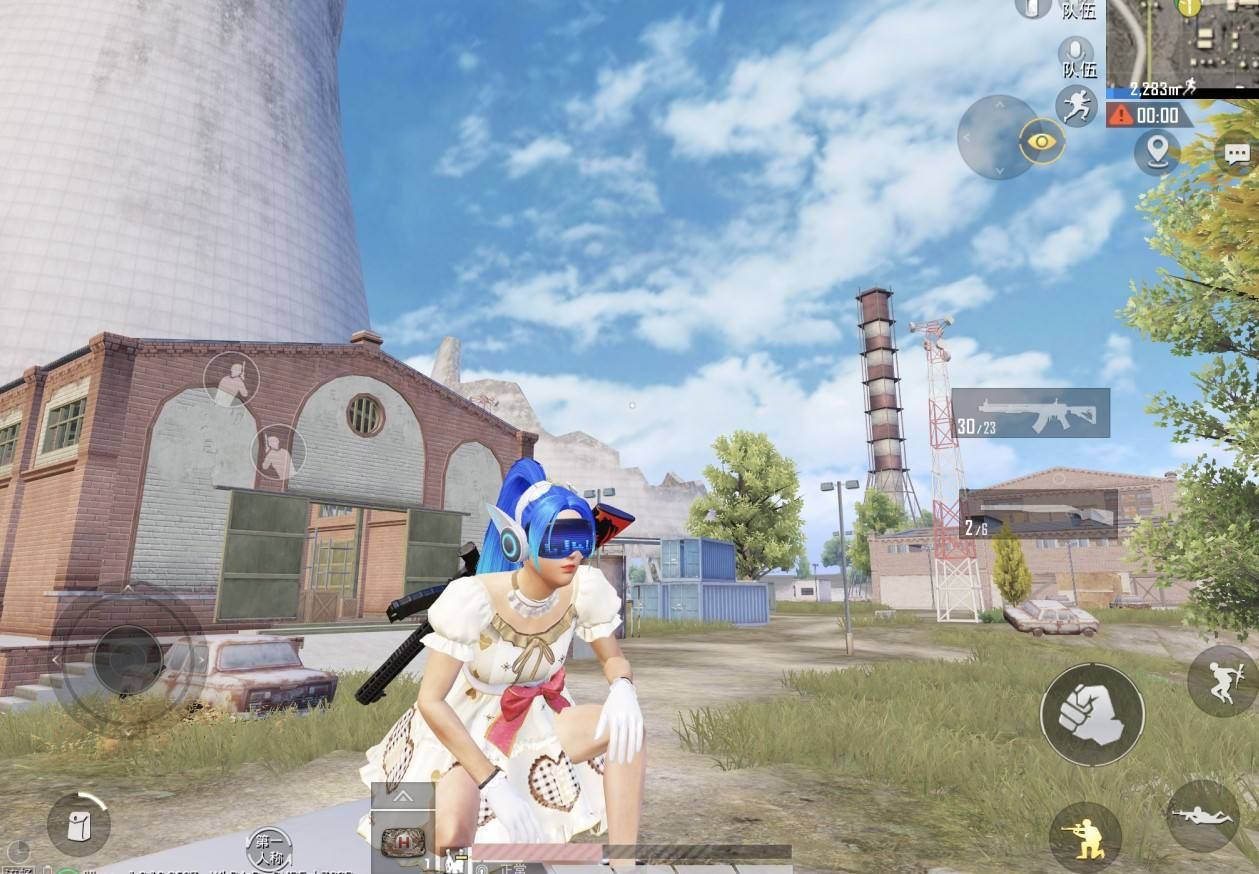Hit the jump button

1222,681
